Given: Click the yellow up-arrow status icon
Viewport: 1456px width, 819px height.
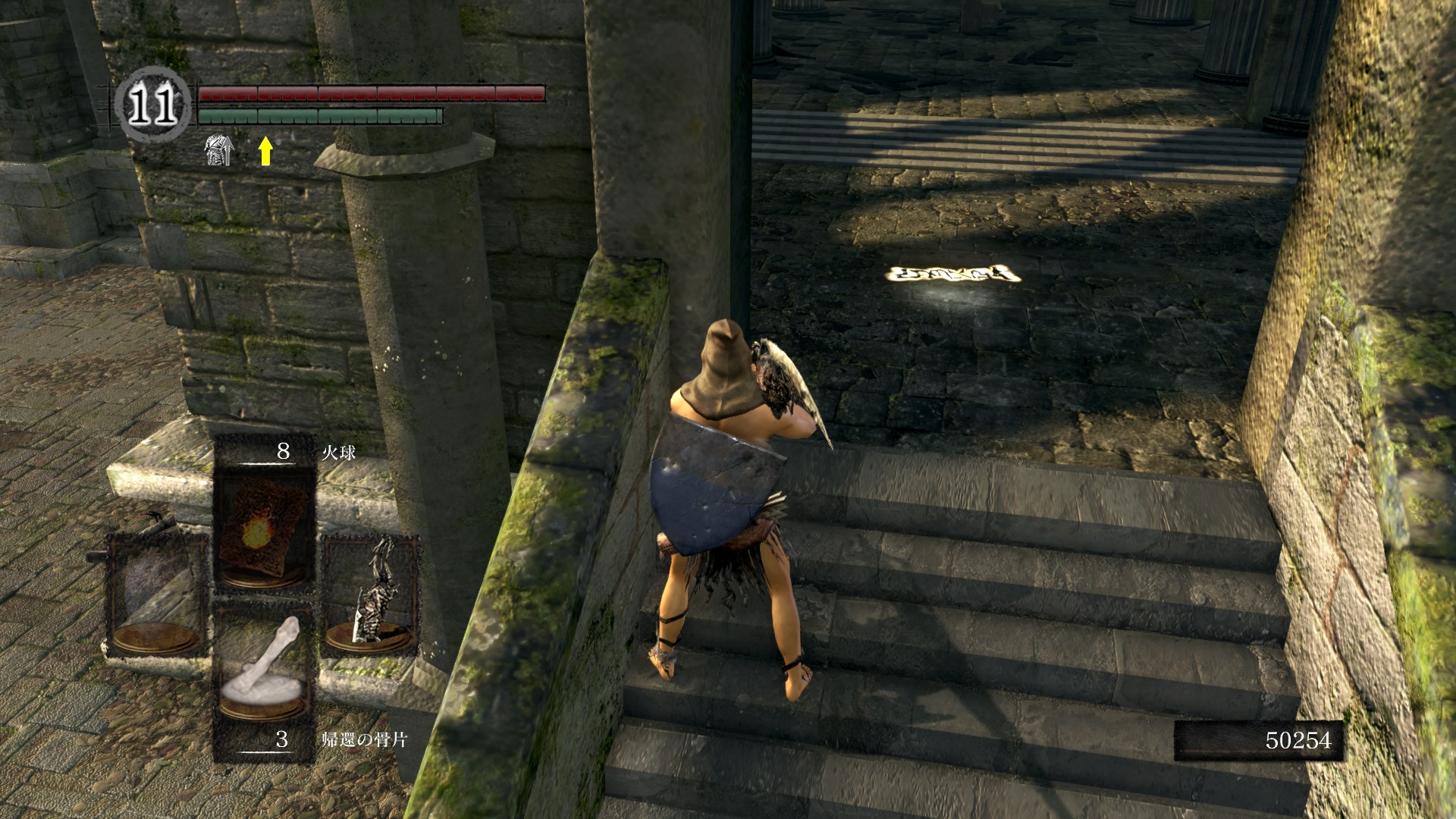Looking at the screenshot, I should (x=265, y=151).
